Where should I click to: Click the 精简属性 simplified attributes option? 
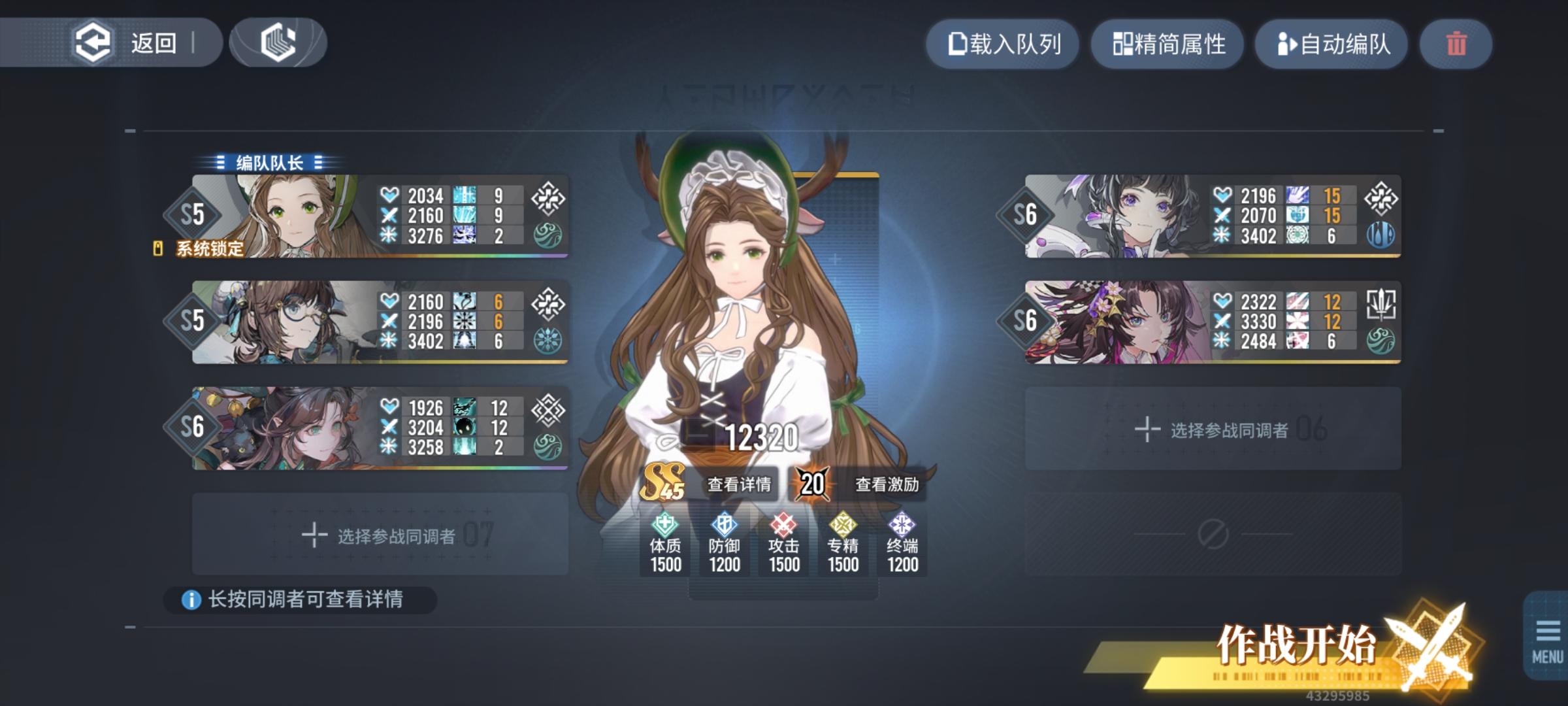click(1168, 44)
